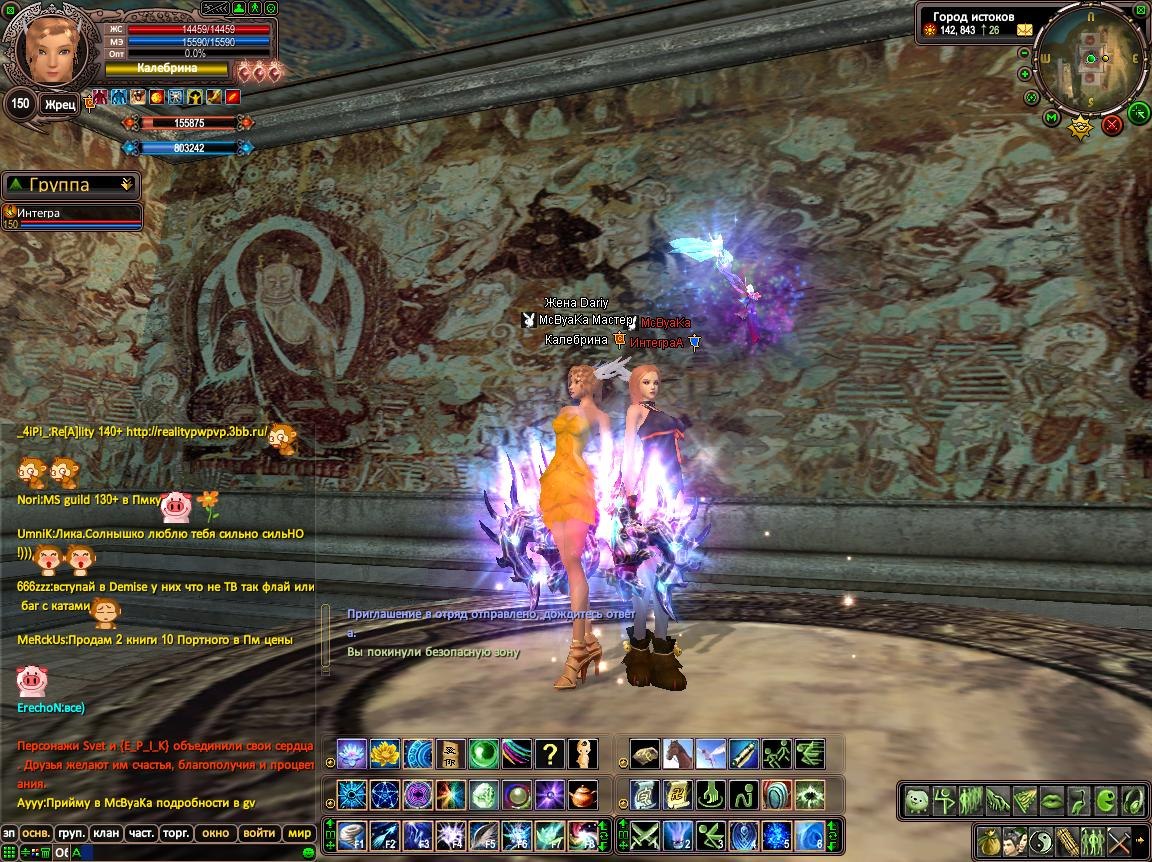
Task: Use the yellow lotus flower skill
Action: point(385,753)
